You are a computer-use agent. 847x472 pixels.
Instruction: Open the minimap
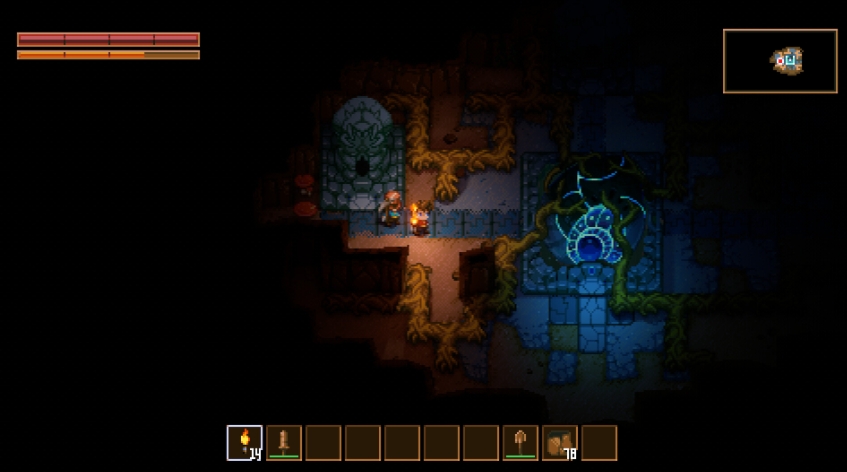(780, 61)
